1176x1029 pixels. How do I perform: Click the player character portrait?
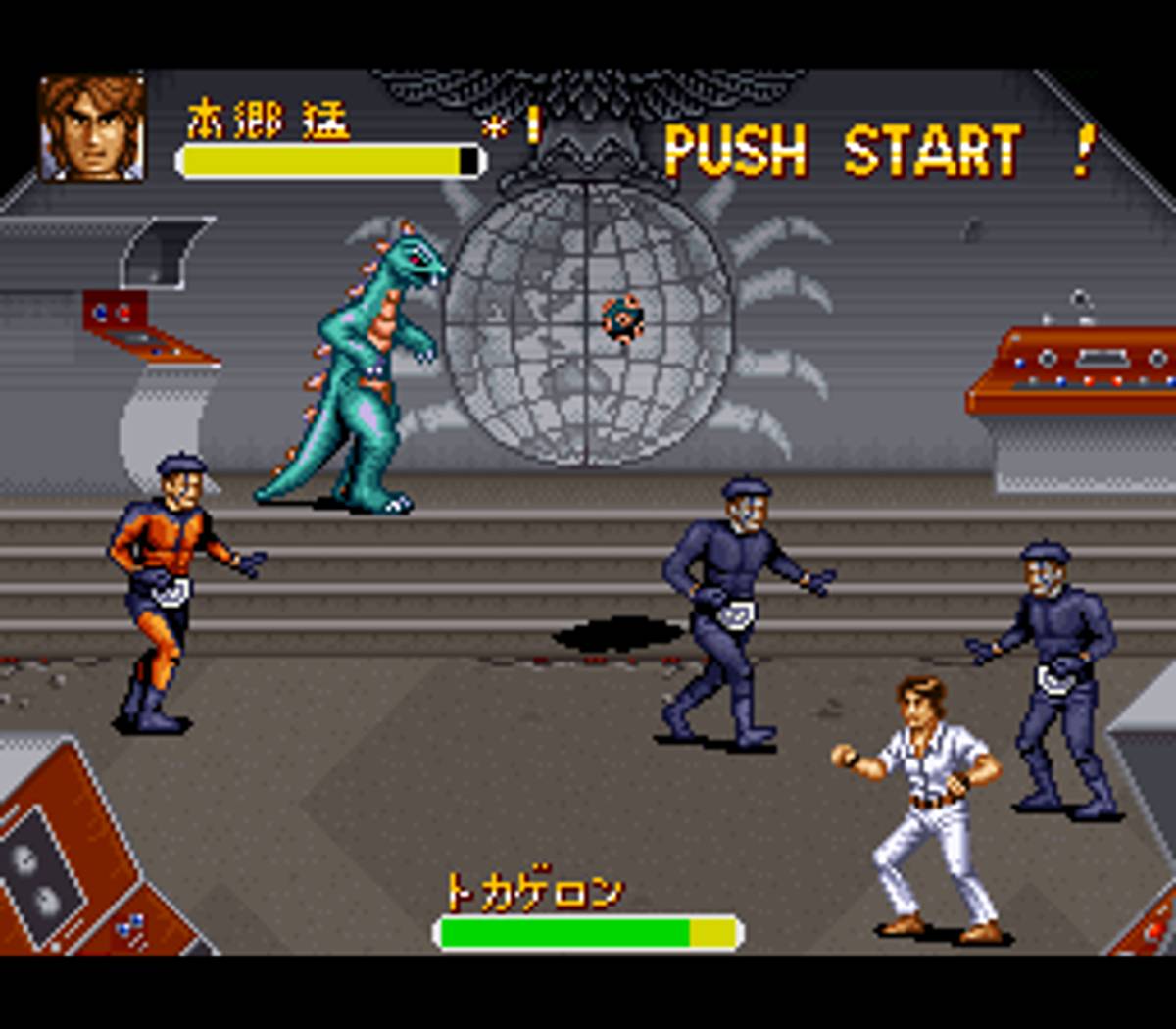pyautogui.click(x=91, y=128)
